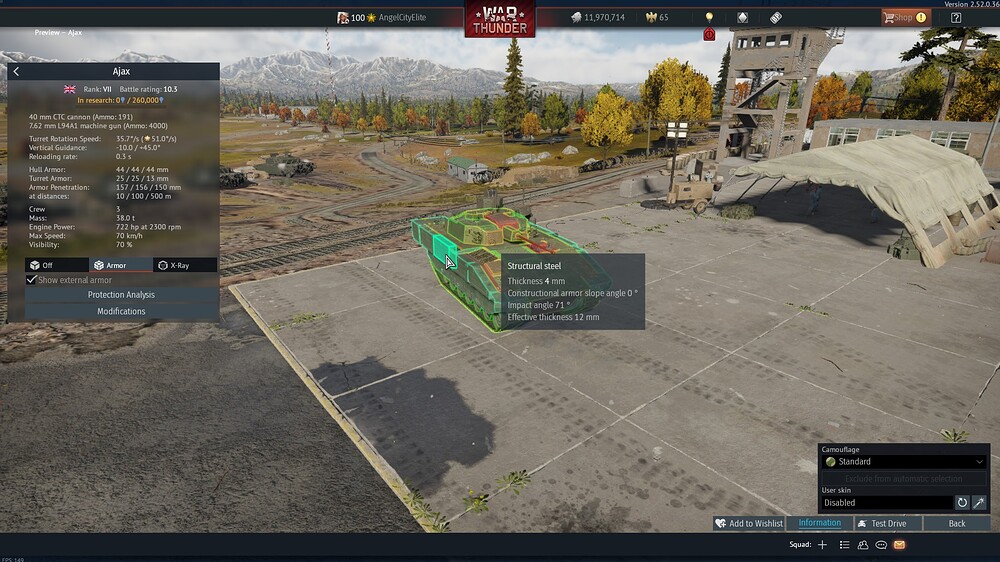Image resolution: width=1000 pixels, height=562 pixels.
Task: Start a Test Drive
Action: tap(881, 524)
